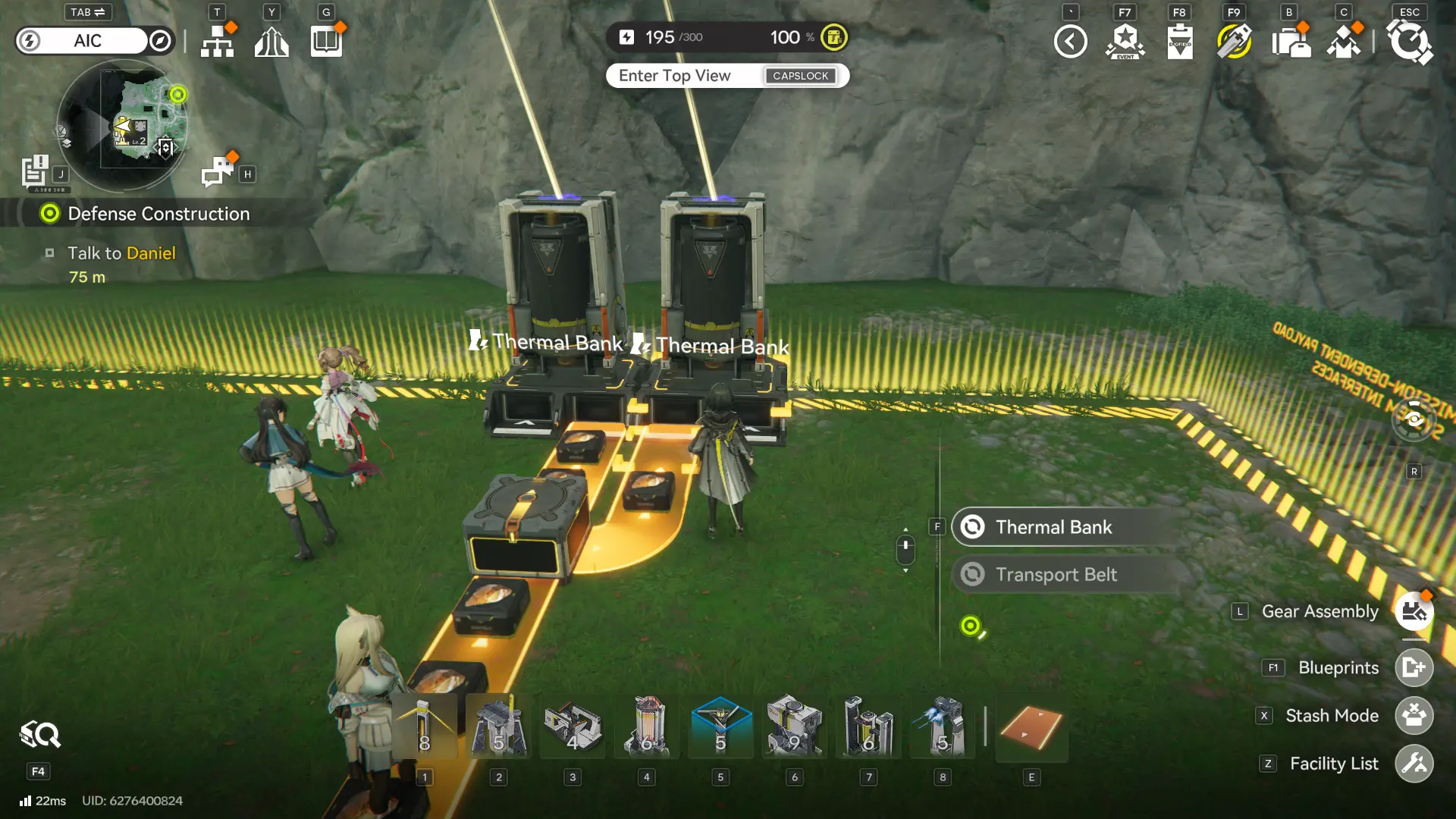Open the Facility List

(x=1414, y=764)
